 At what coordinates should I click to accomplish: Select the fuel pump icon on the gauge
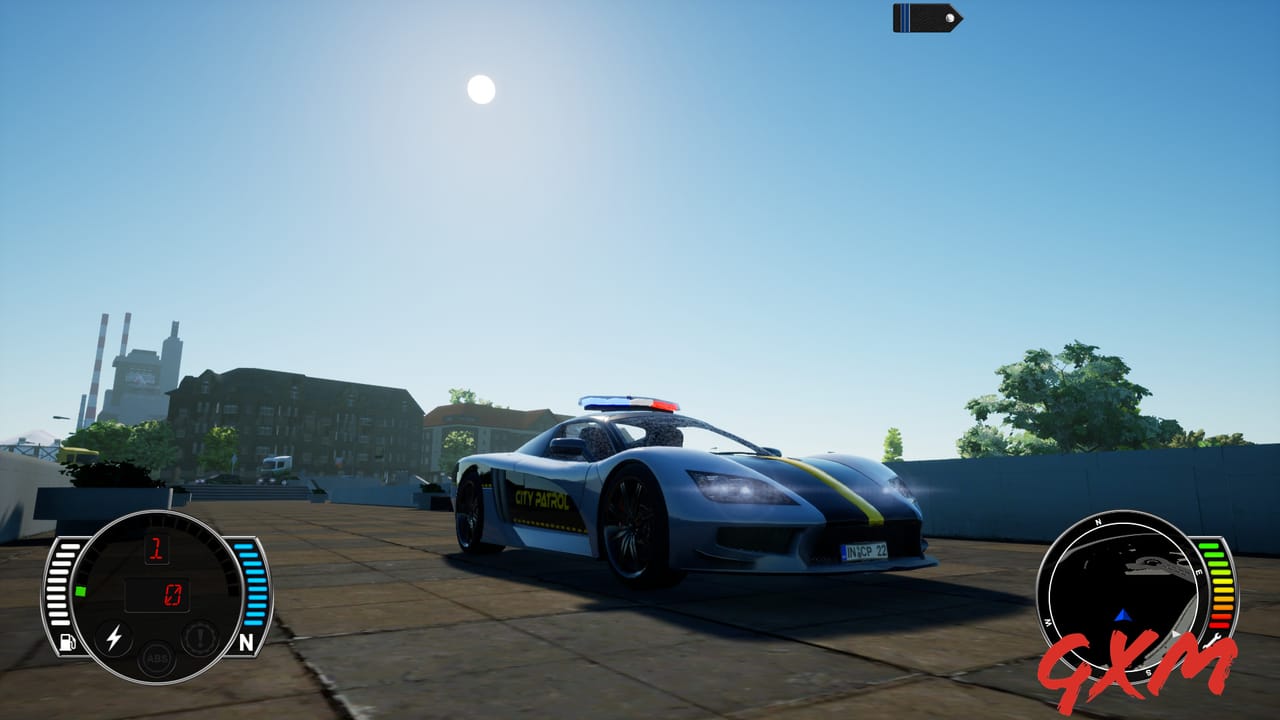[67, 641]
